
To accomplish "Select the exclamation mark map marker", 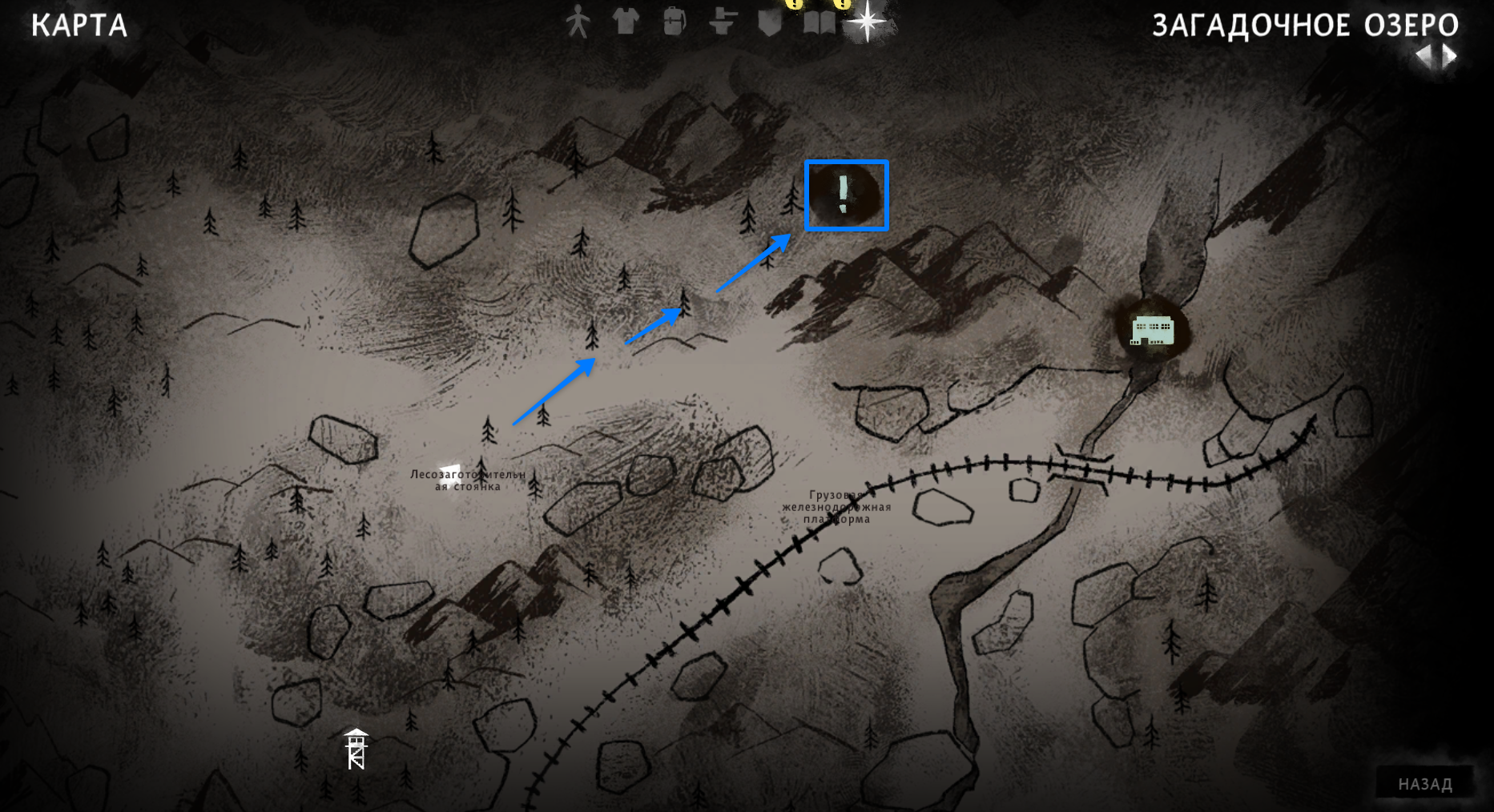I will click(x=844, y=195).
